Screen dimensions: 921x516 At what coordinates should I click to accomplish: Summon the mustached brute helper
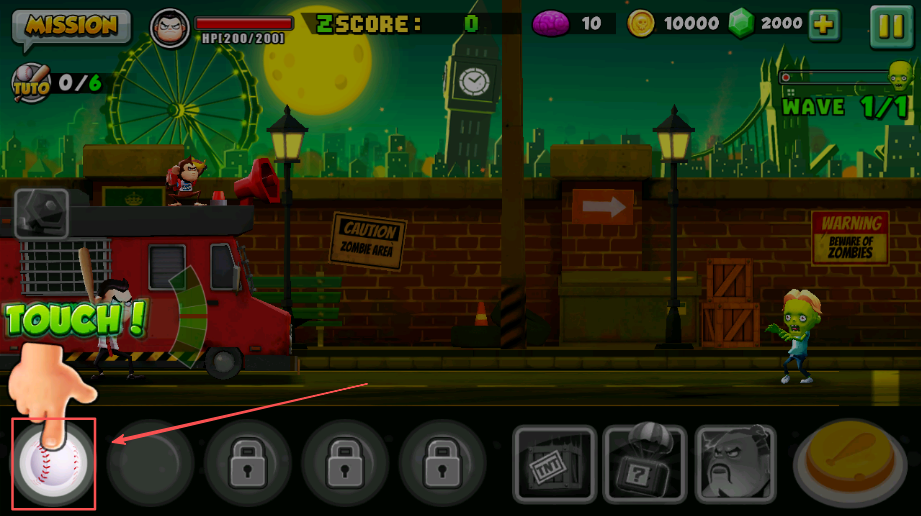736,464
